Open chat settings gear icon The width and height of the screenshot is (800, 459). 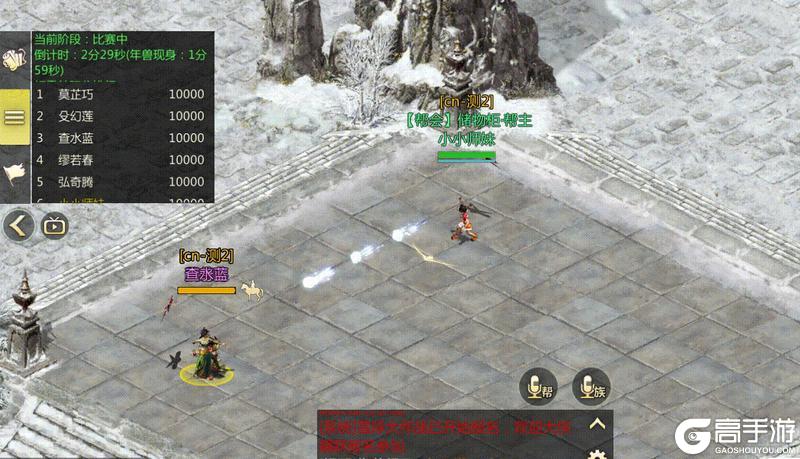tap(597, 453)
